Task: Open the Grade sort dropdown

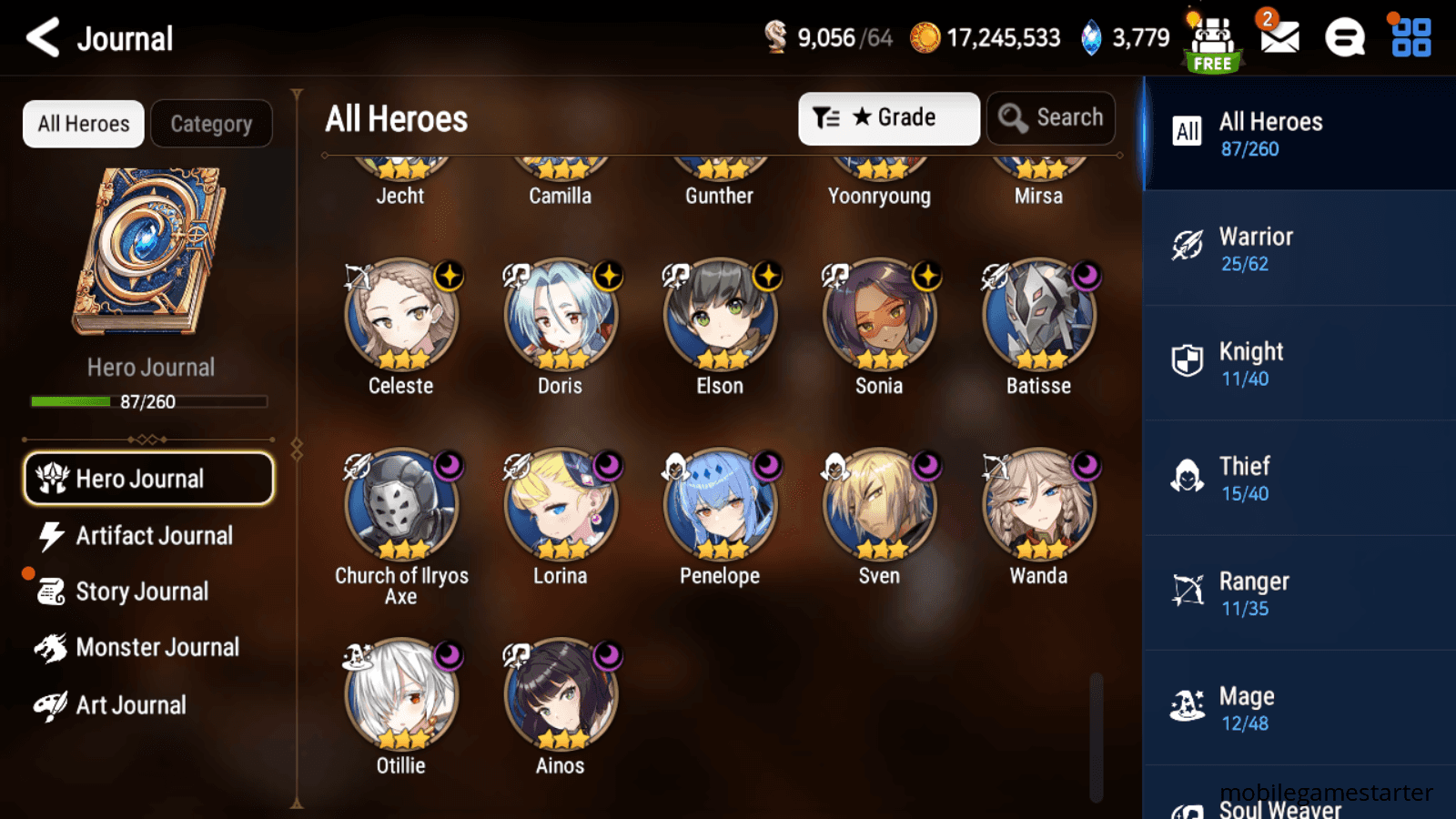Action: (888, 118)
